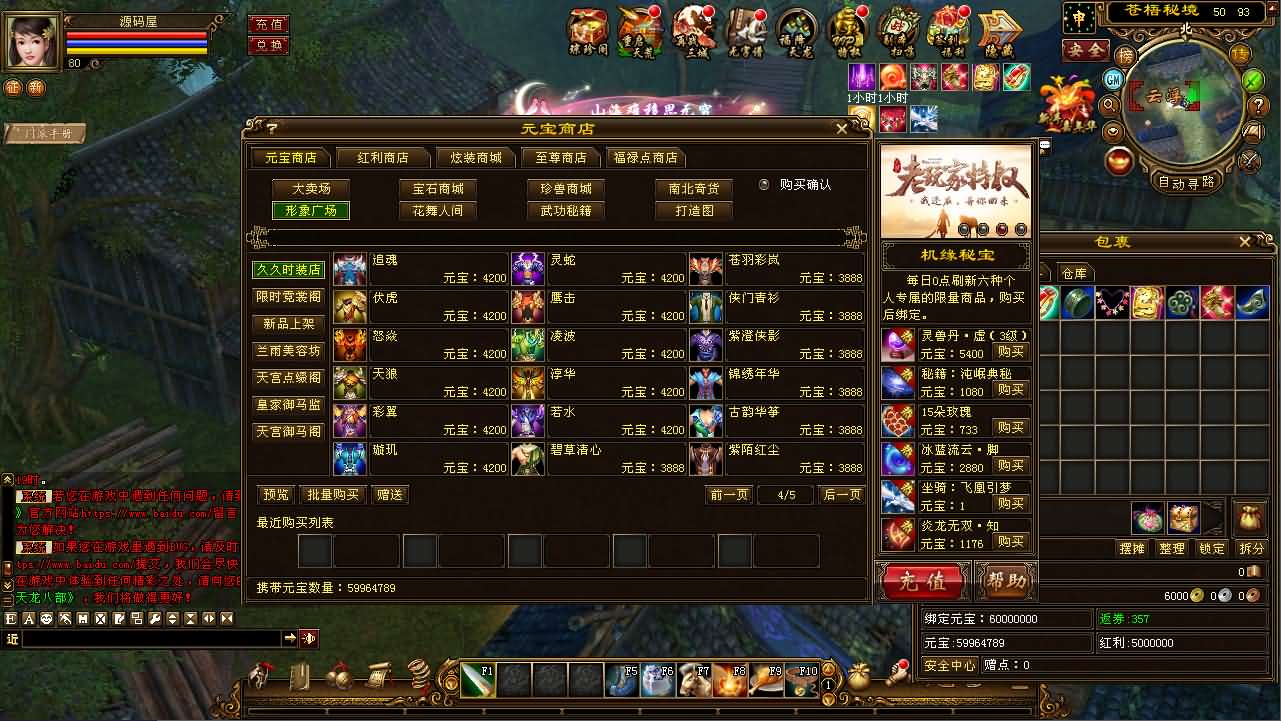
Task: Select 限时竞装阁 in the side list
Action: 288,297
